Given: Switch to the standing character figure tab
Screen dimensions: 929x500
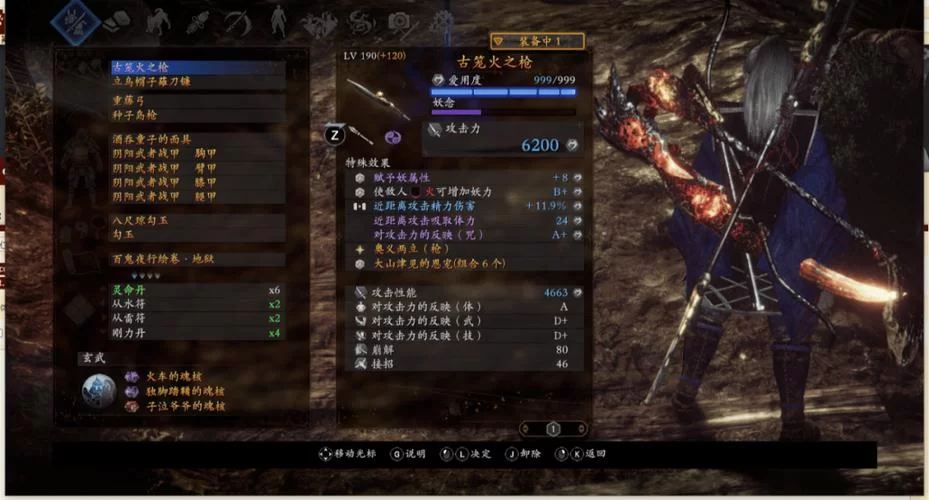Looking at the screenshot, I should pyautogui.click(x=278, y=19).
